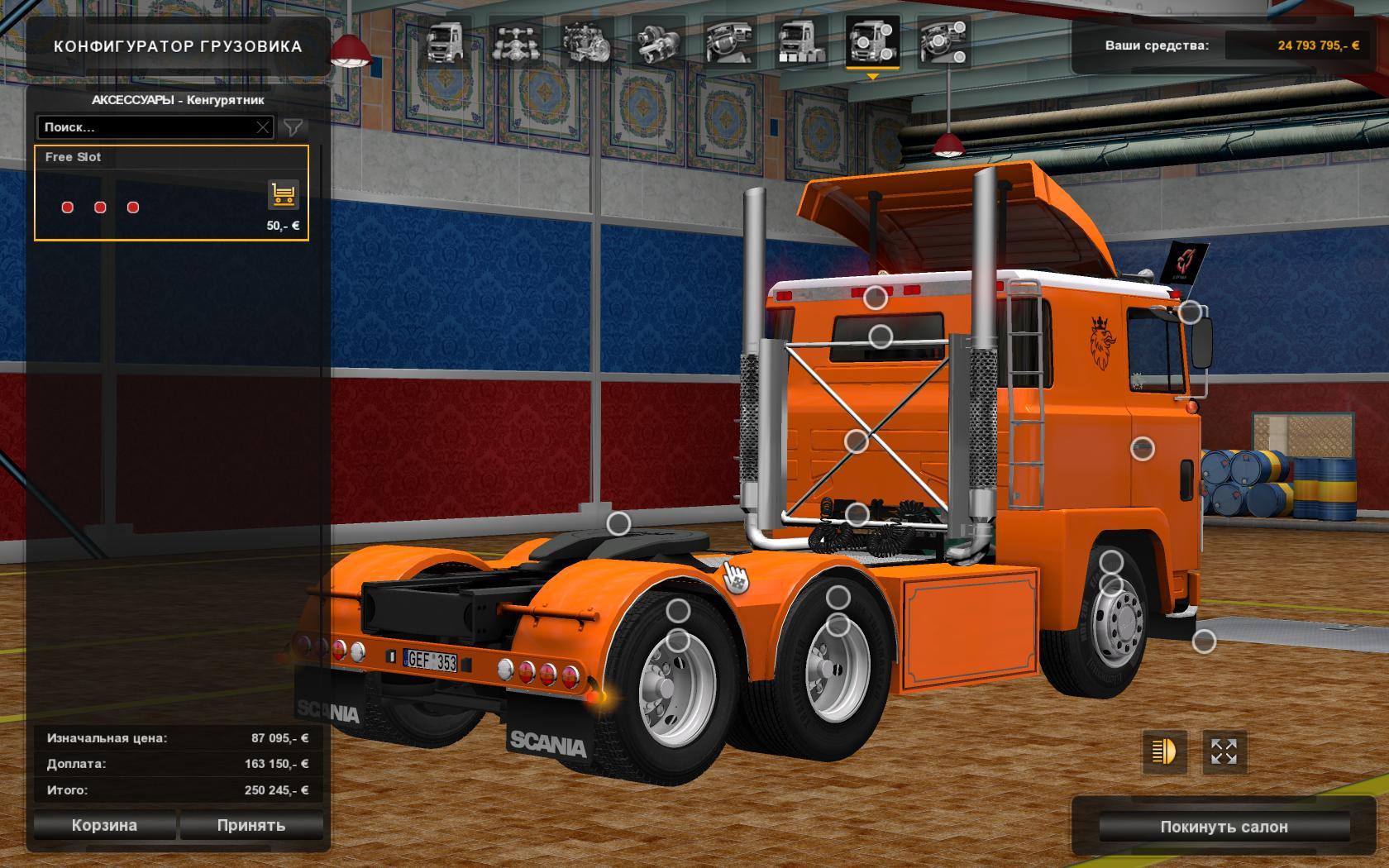Toggle the truck headlights button

(1164, 751)
